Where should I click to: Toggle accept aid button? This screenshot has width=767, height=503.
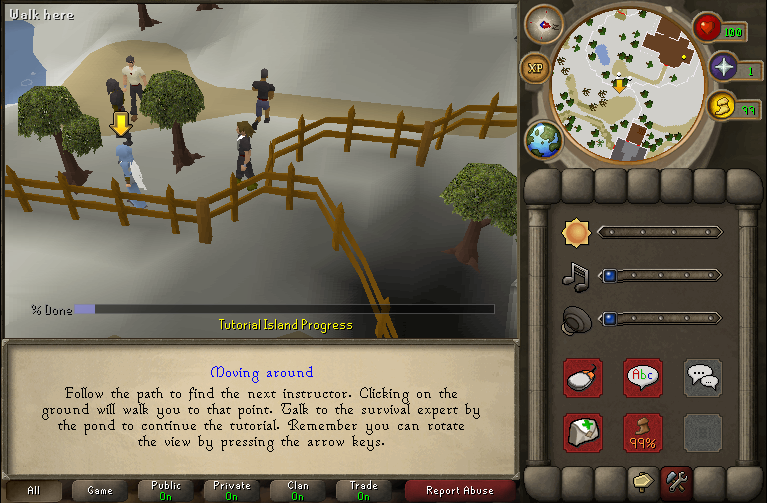pos(582,432)
